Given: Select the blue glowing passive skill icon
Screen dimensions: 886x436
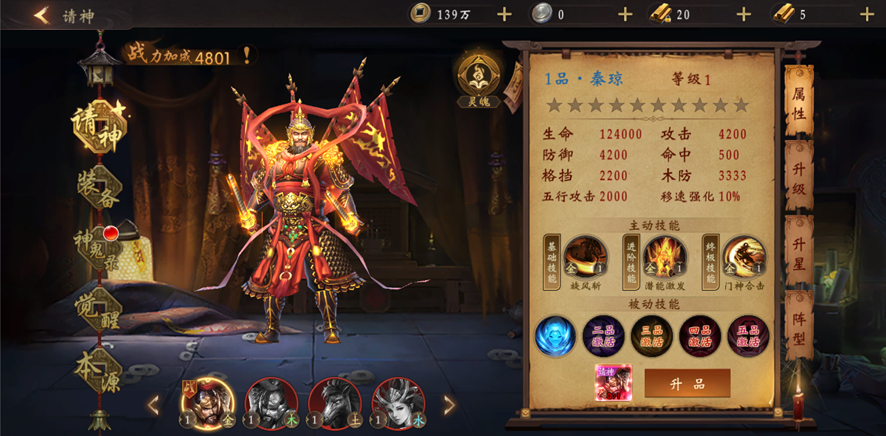Looking at the screenshot, I should tap(555, 336).
